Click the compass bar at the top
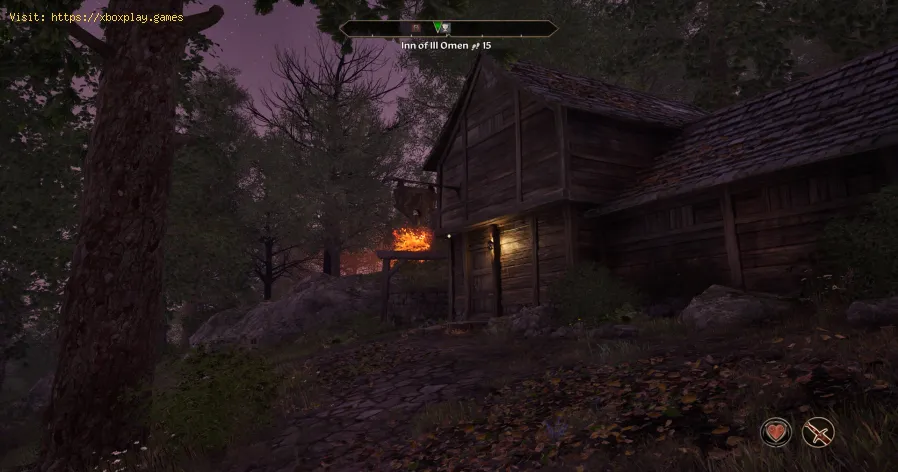The height and width of the screenshot is (472, 898). (448, 29)
